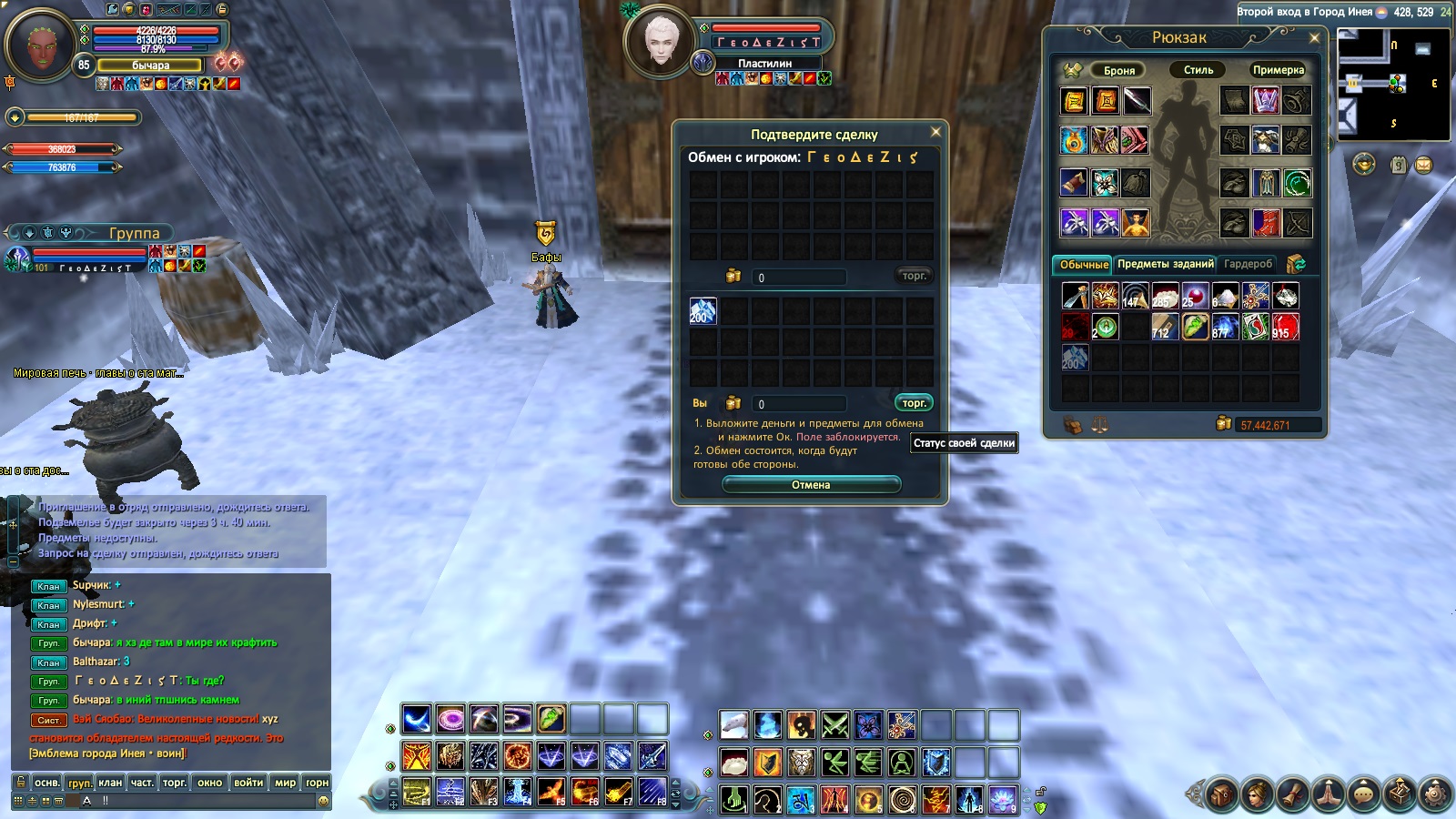The width and height of the screenshot is (1456, 819).
Task: Select the red item stack numbered 915
Action: [x=1285, y=327]
